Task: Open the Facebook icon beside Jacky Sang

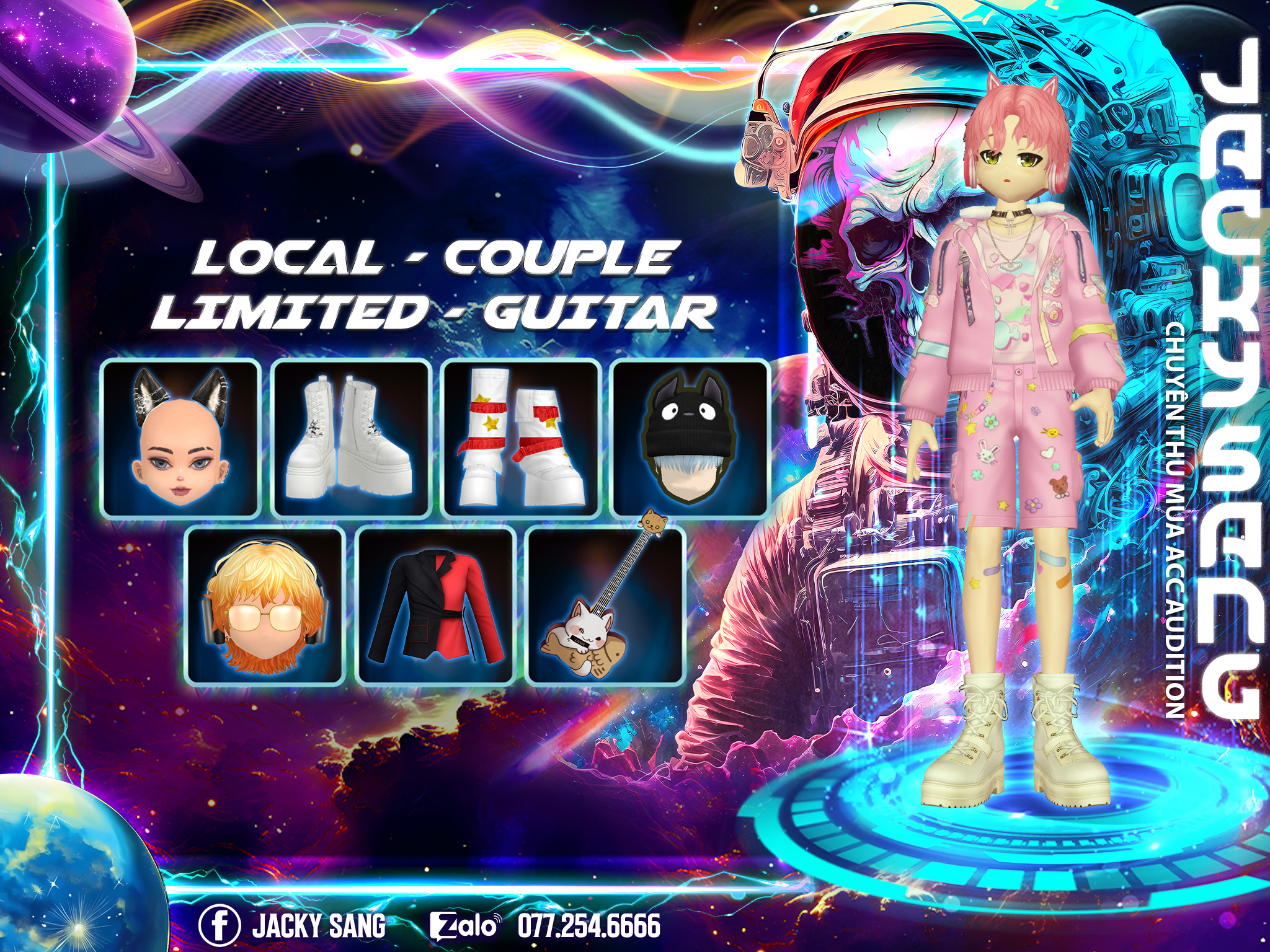Action: click(x=220, y=926)
